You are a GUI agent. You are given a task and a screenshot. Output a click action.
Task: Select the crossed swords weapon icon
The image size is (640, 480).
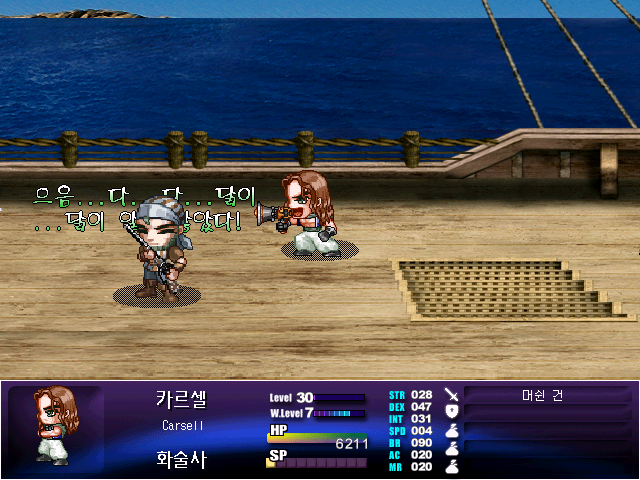coord(451,395)
